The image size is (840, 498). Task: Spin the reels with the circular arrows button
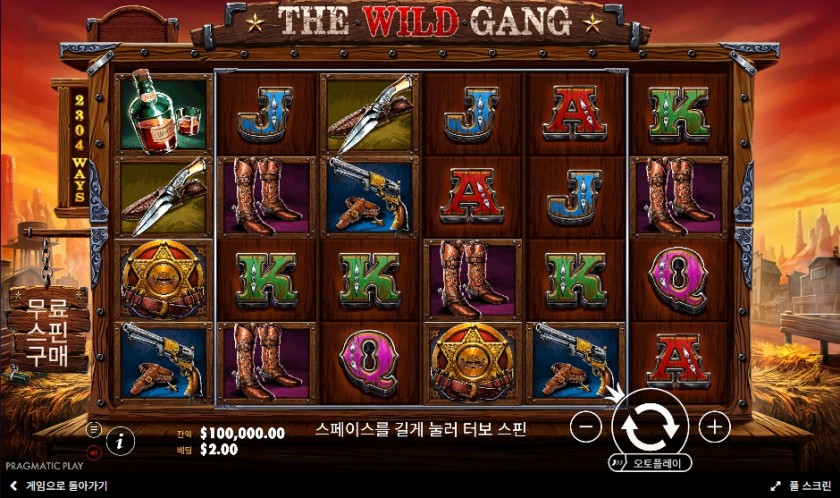(x=649, y=425)
